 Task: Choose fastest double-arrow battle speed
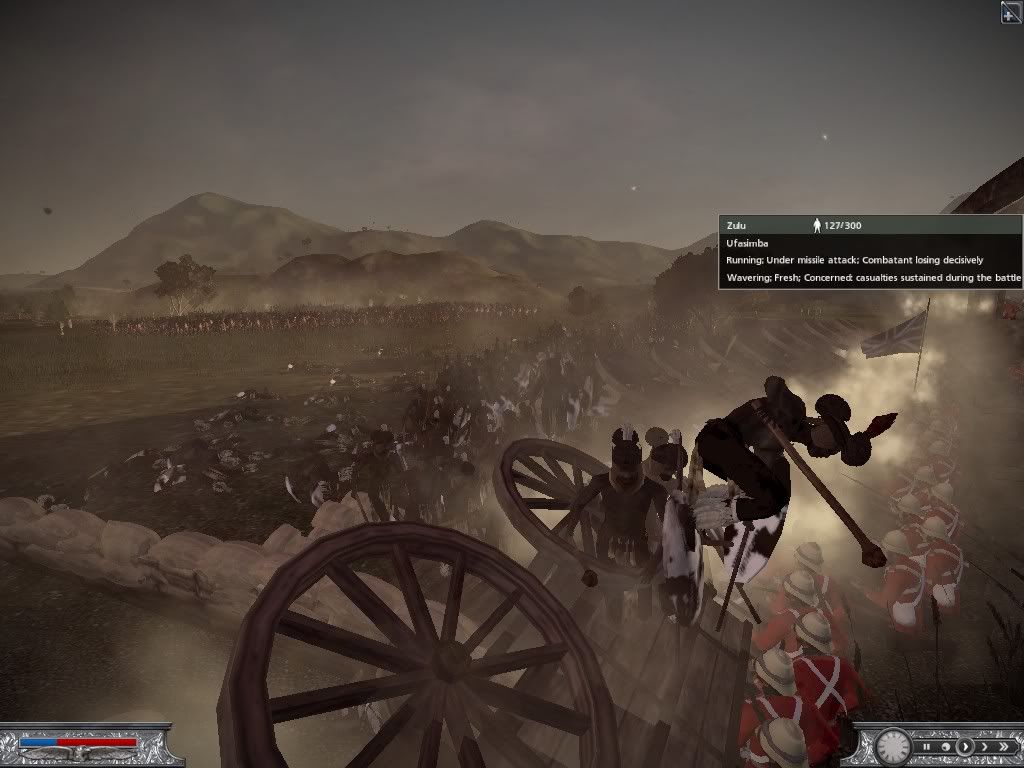pyautogui.click(x=1003, y=746)
